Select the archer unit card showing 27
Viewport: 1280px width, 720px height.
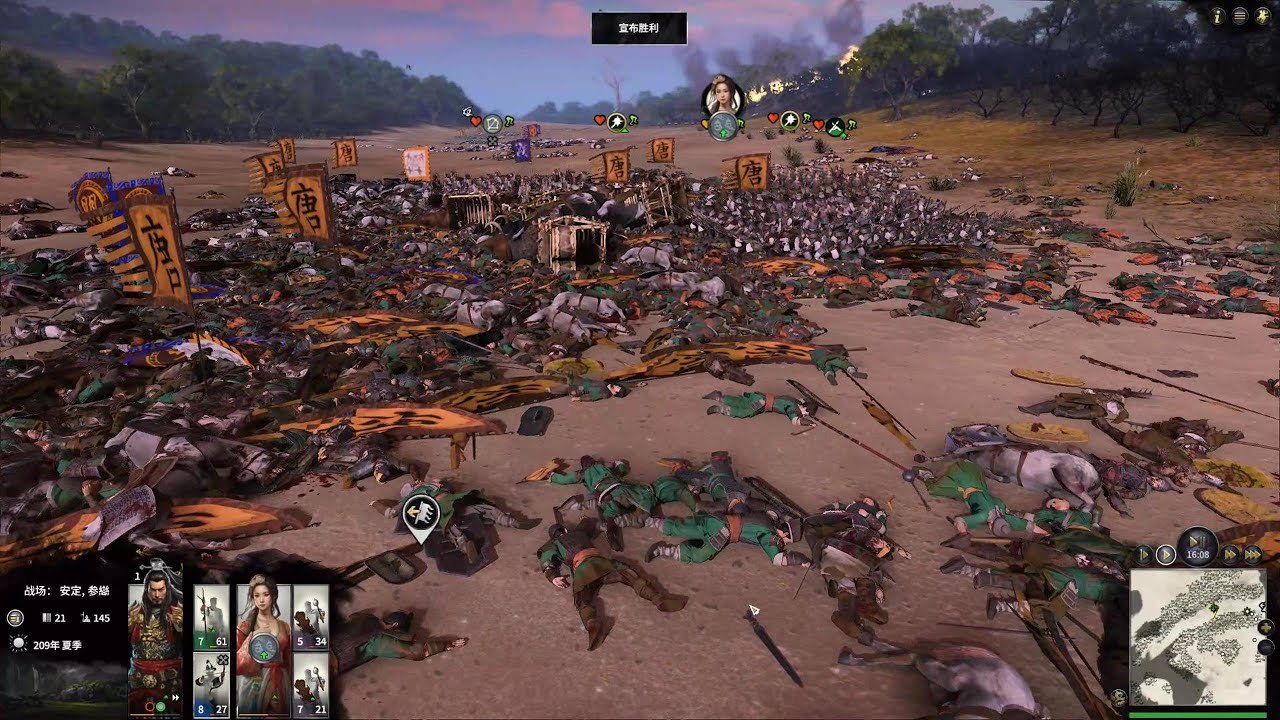(211, 683)
